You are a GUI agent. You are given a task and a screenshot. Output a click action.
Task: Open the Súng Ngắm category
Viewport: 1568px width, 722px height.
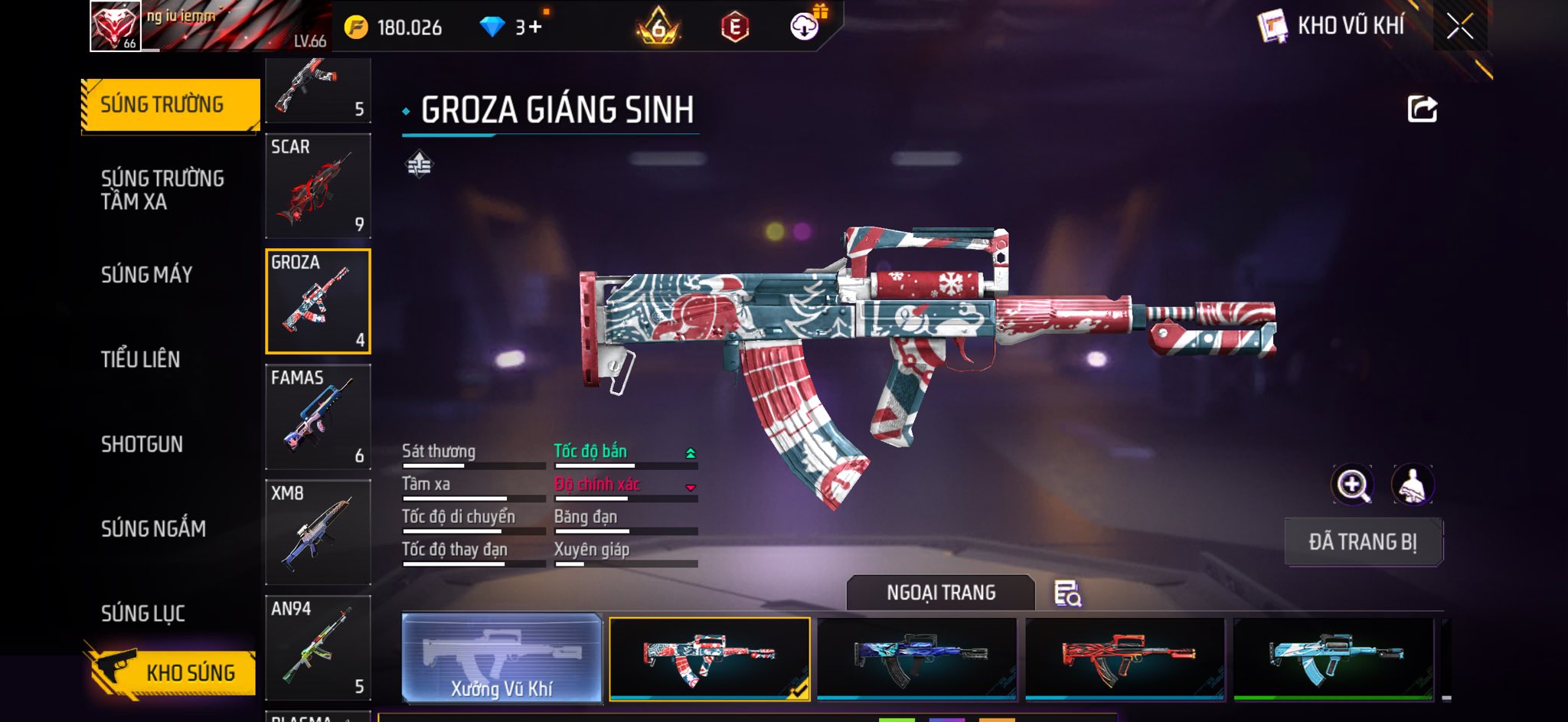(x=153, y=528)
